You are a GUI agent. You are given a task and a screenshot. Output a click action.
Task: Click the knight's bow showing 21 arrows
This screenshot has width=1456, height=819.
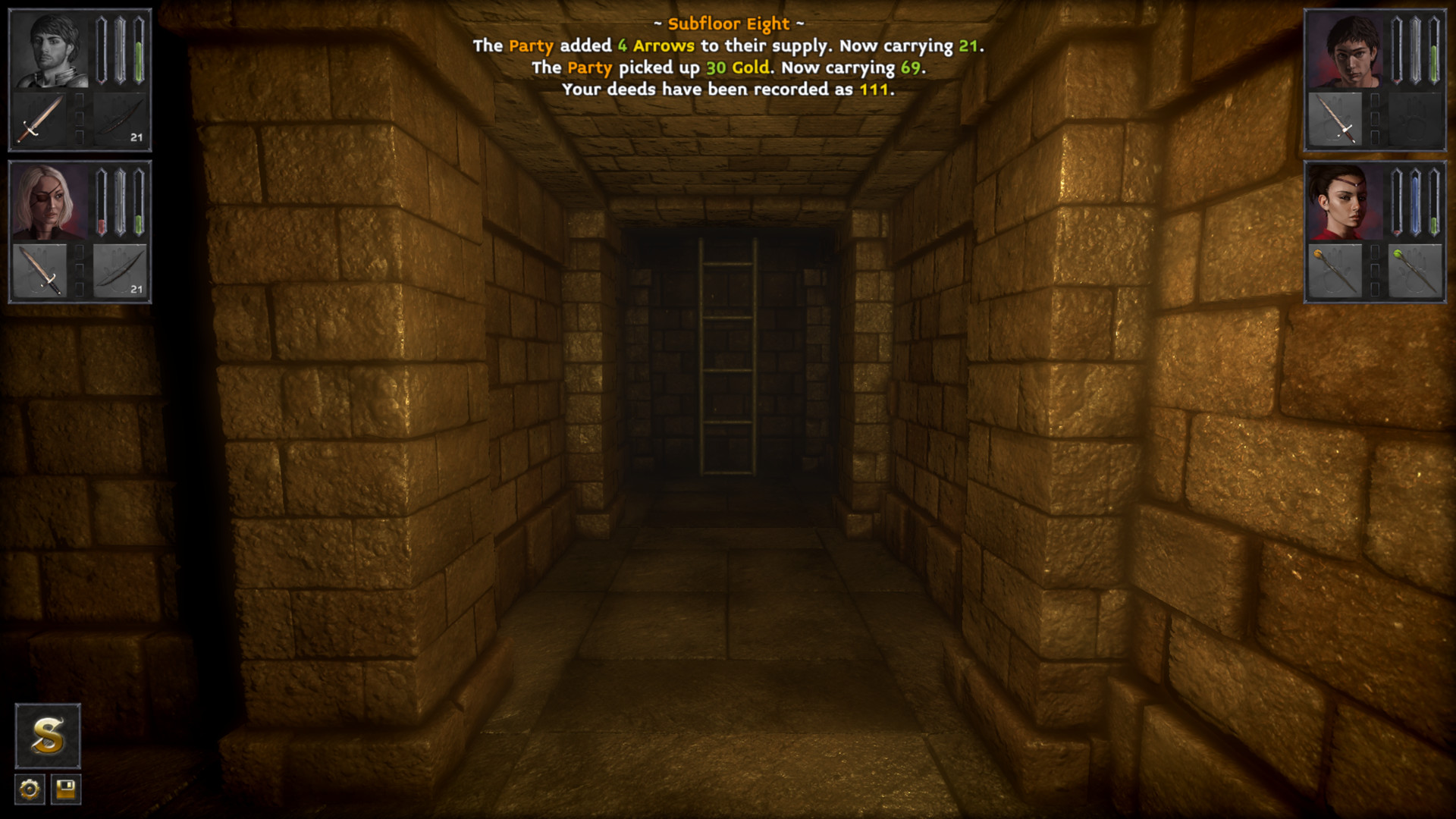click(123, 118)
